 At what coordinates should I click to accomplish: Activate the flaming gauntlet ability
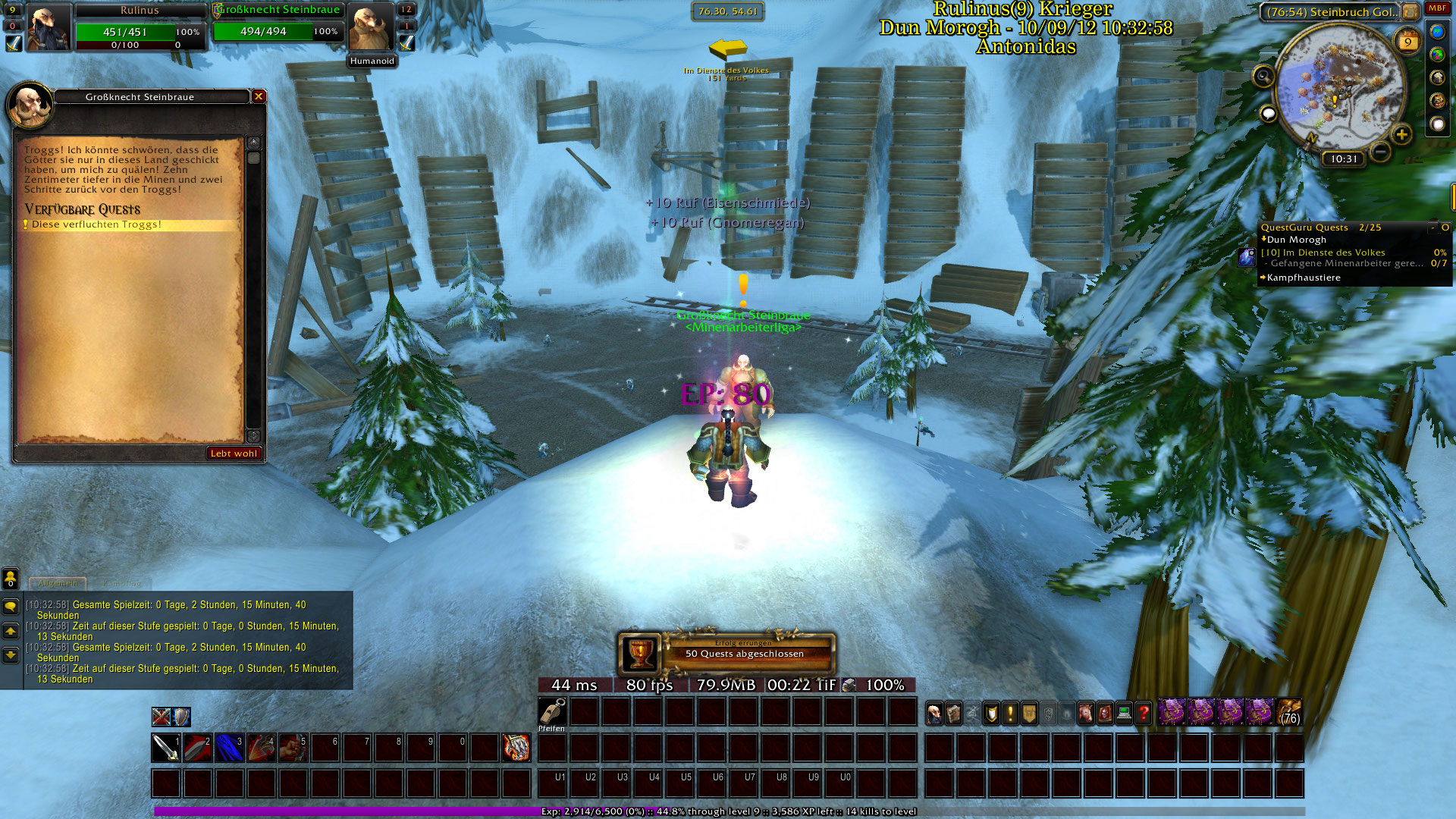[516, 748]
